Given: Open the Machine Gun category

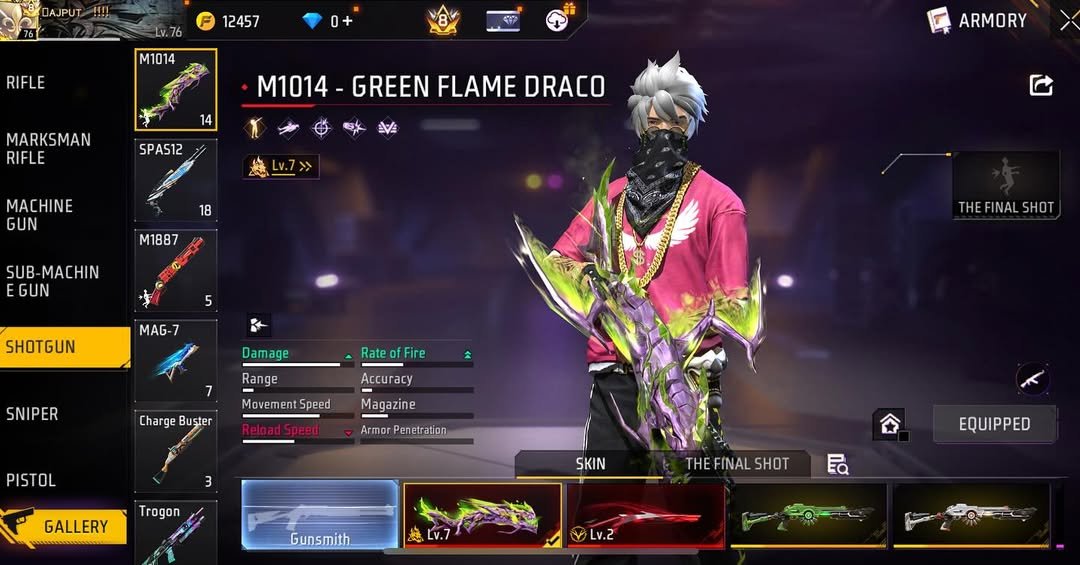Looking at the screenshot, I should [x=40, y=215].
